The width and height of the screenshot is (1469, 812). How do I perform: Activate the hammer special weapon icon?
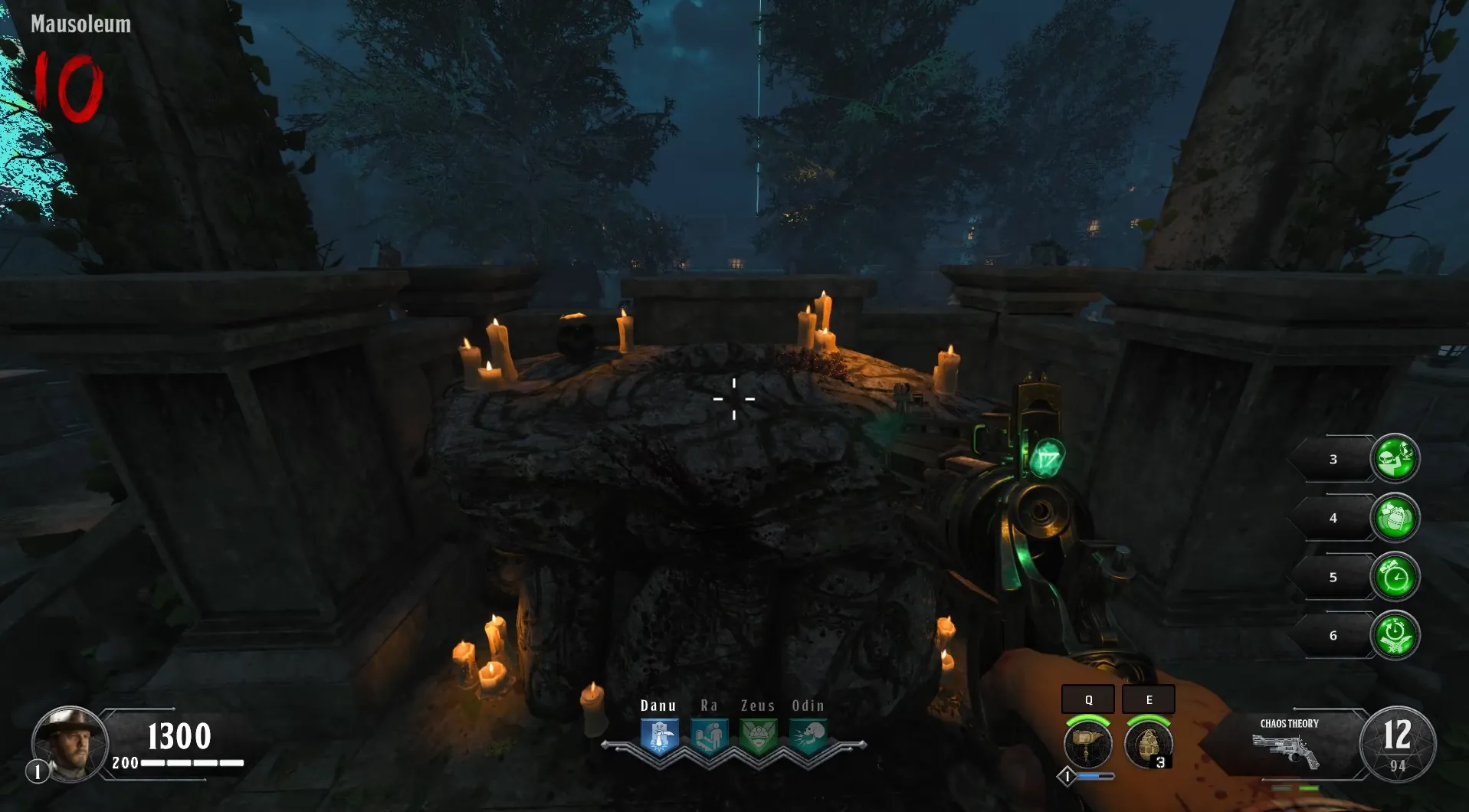click(1087, 744)
